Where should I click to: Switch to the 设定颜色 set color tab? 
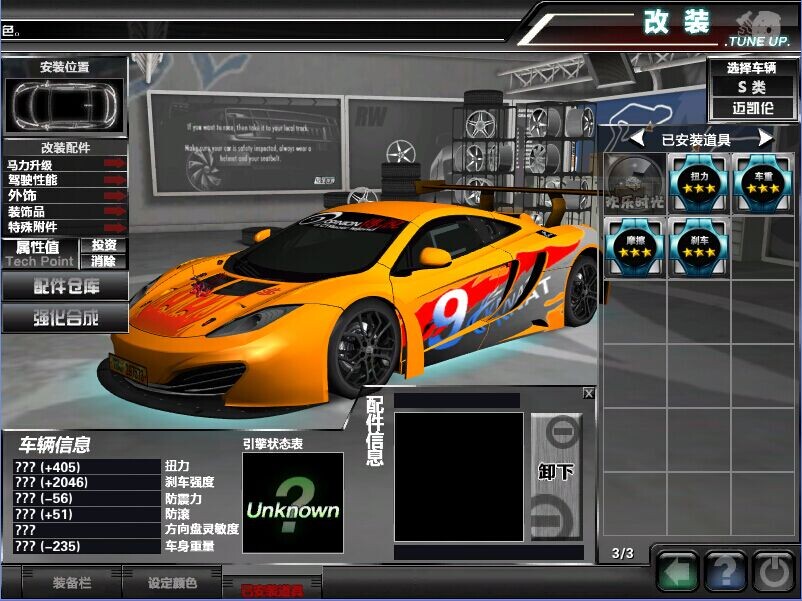click(172, 582)
